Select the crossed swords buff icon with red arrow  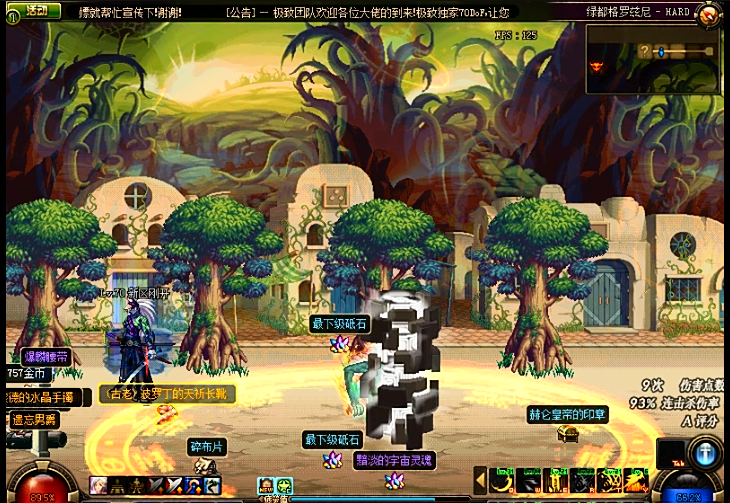pos(173,486)
